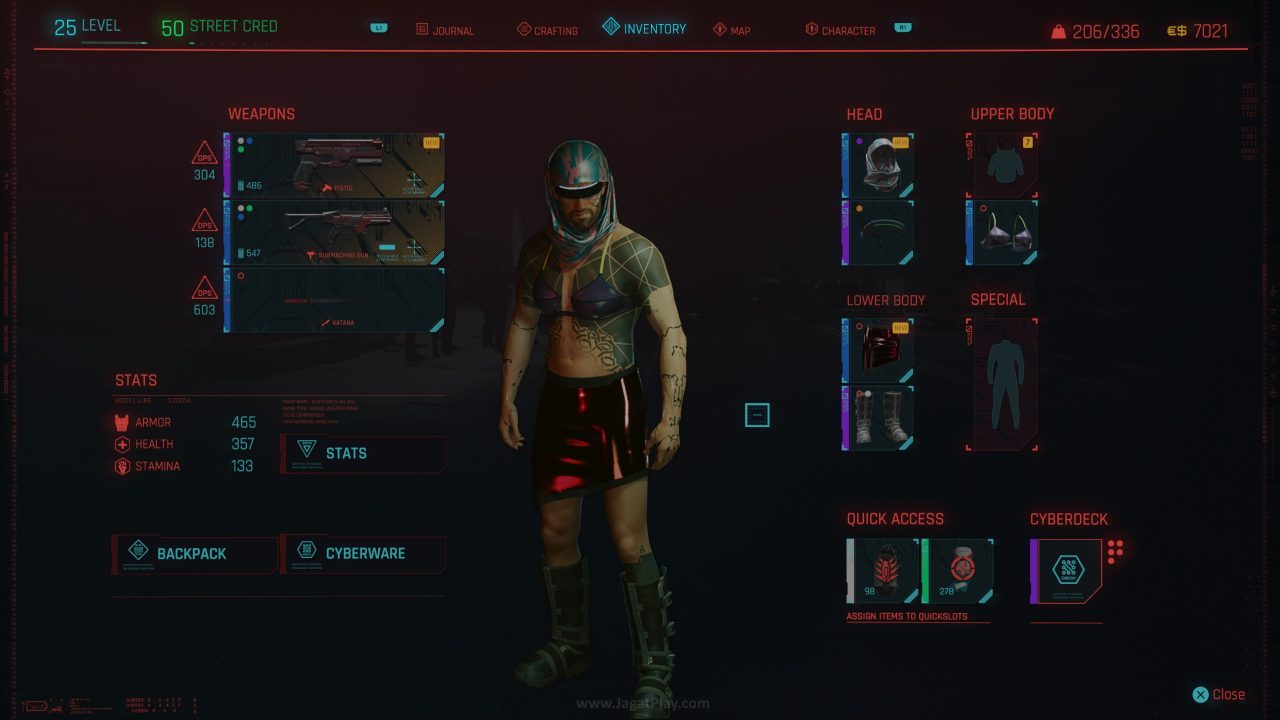Screen dimensions: 1280x720
Task: Select the Cyberdeck slot
Action: [1067, 571]
